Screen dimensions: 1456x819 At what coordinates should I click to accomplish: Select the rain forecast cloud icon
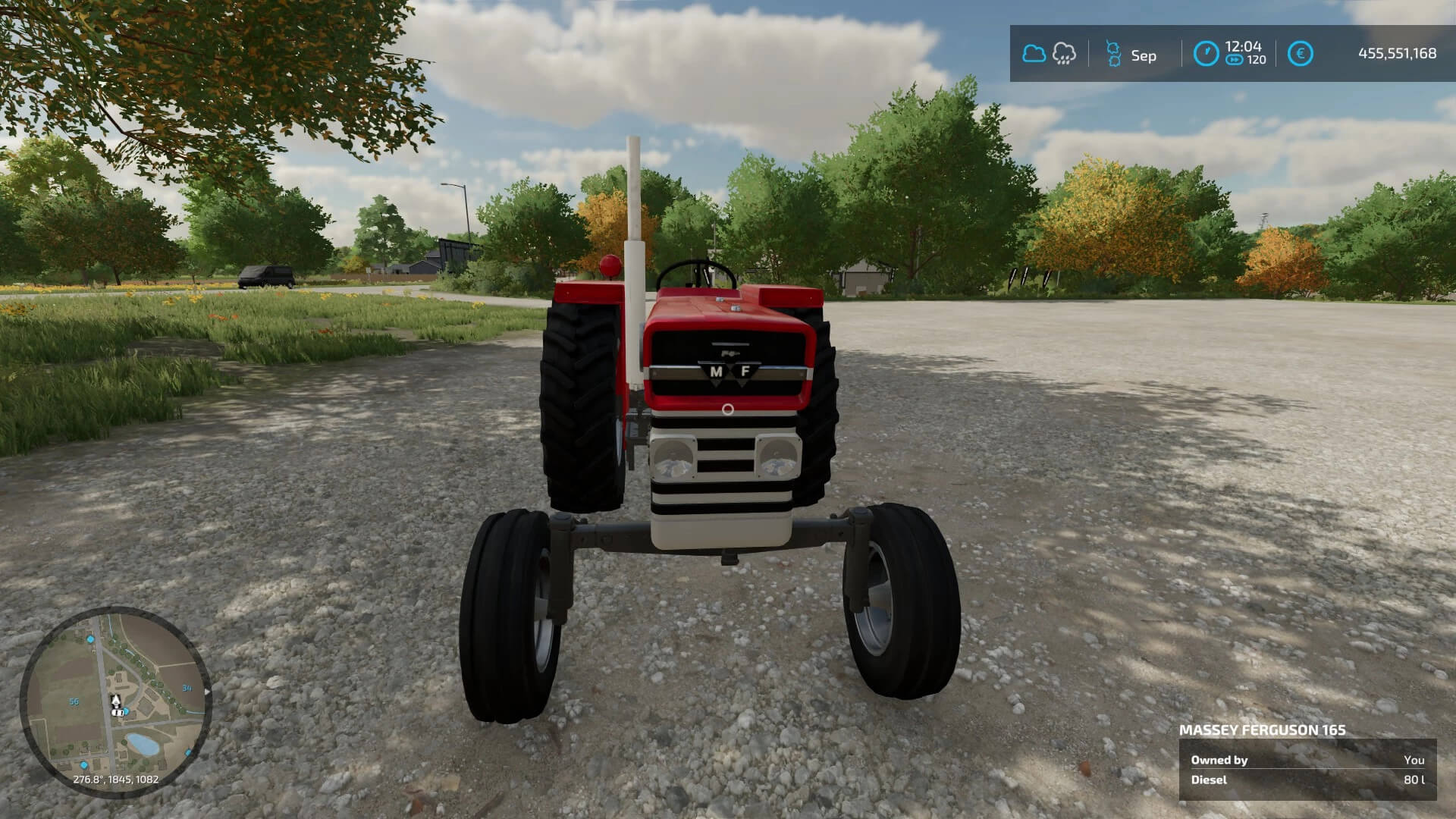click(1064, 54)
